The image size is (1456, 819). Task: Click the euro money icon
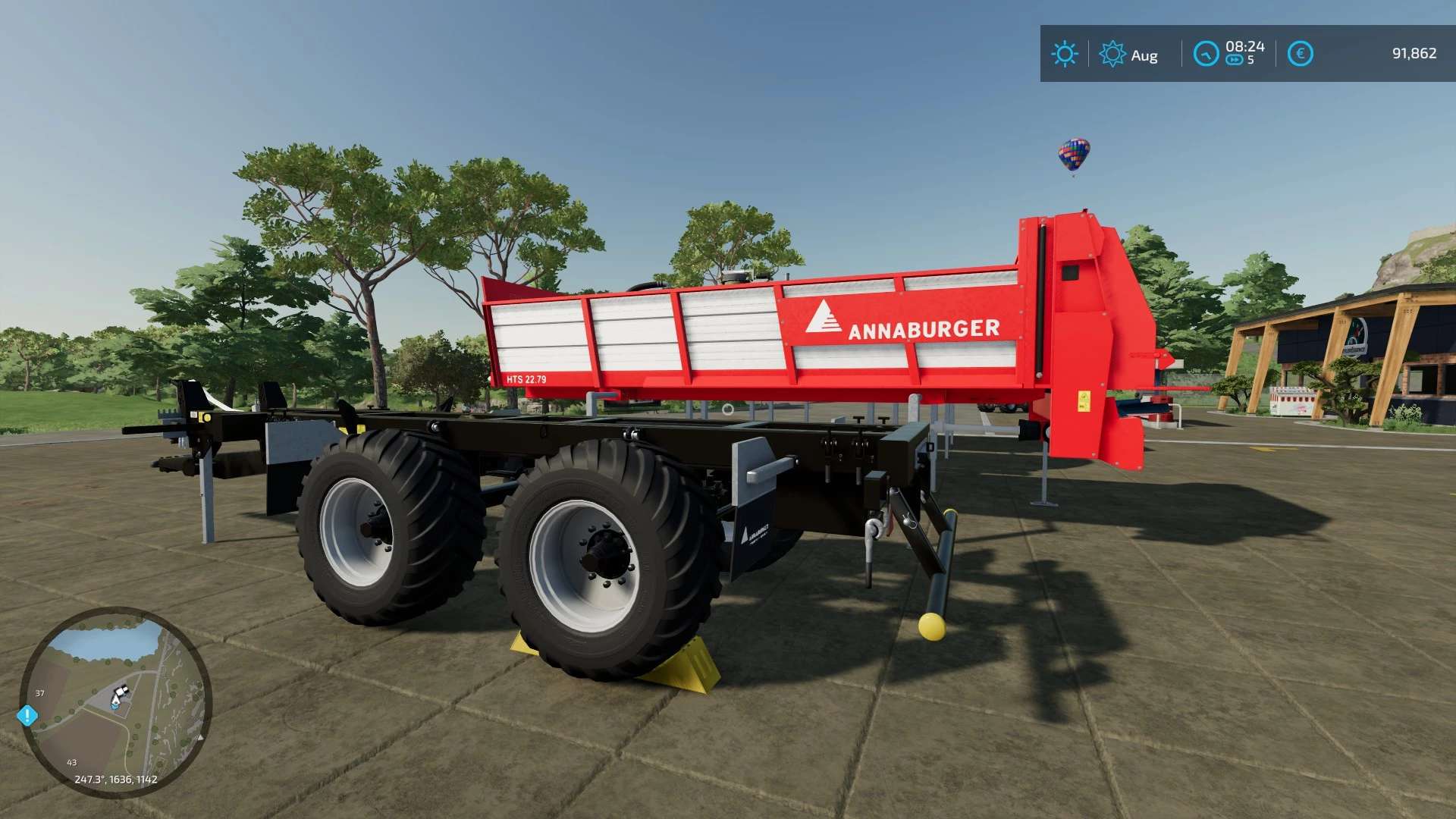(x=1300, y=54)
